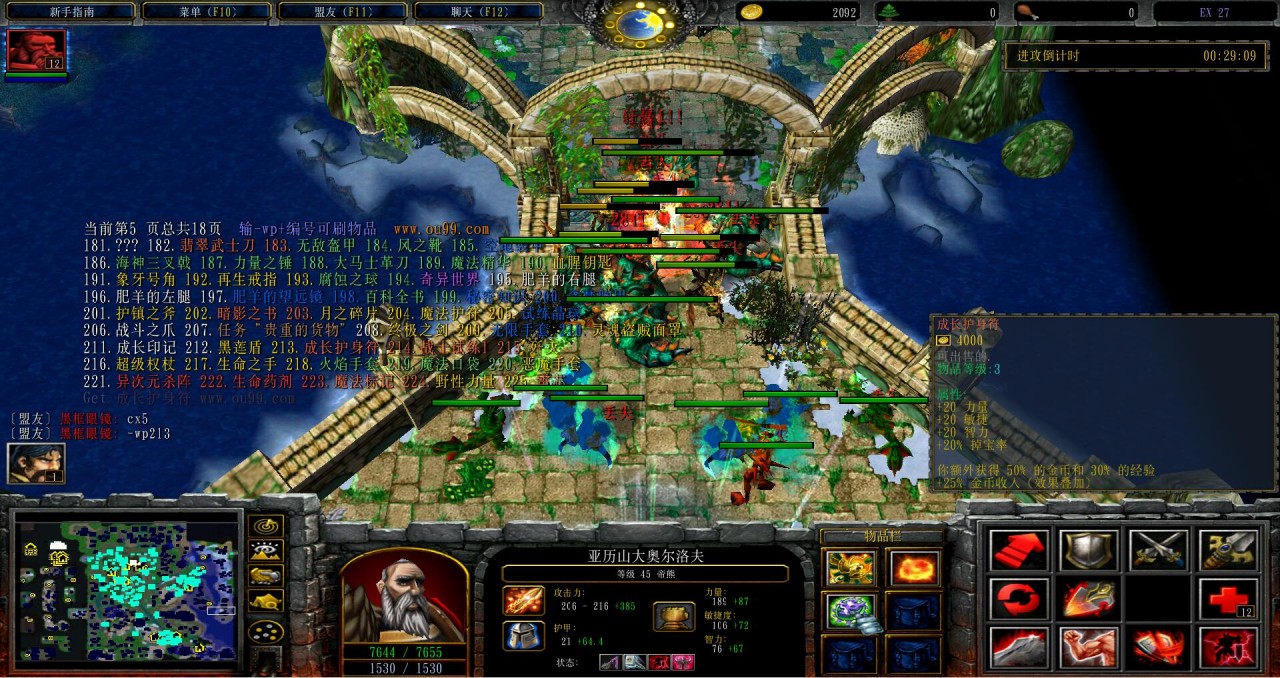Viewport: 1280px width, 678px height.
Task: Click the minimap to move the camera
Action: point(128,586)
